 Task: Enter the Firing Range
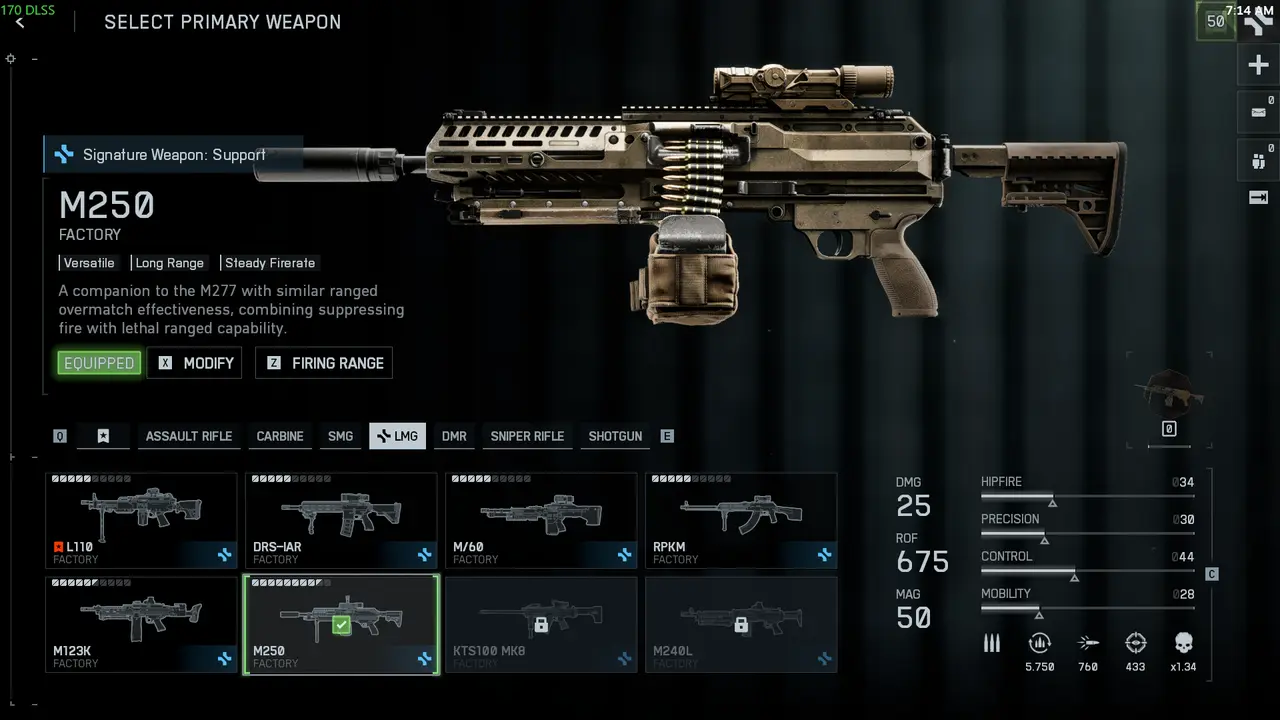click(324, 363)
